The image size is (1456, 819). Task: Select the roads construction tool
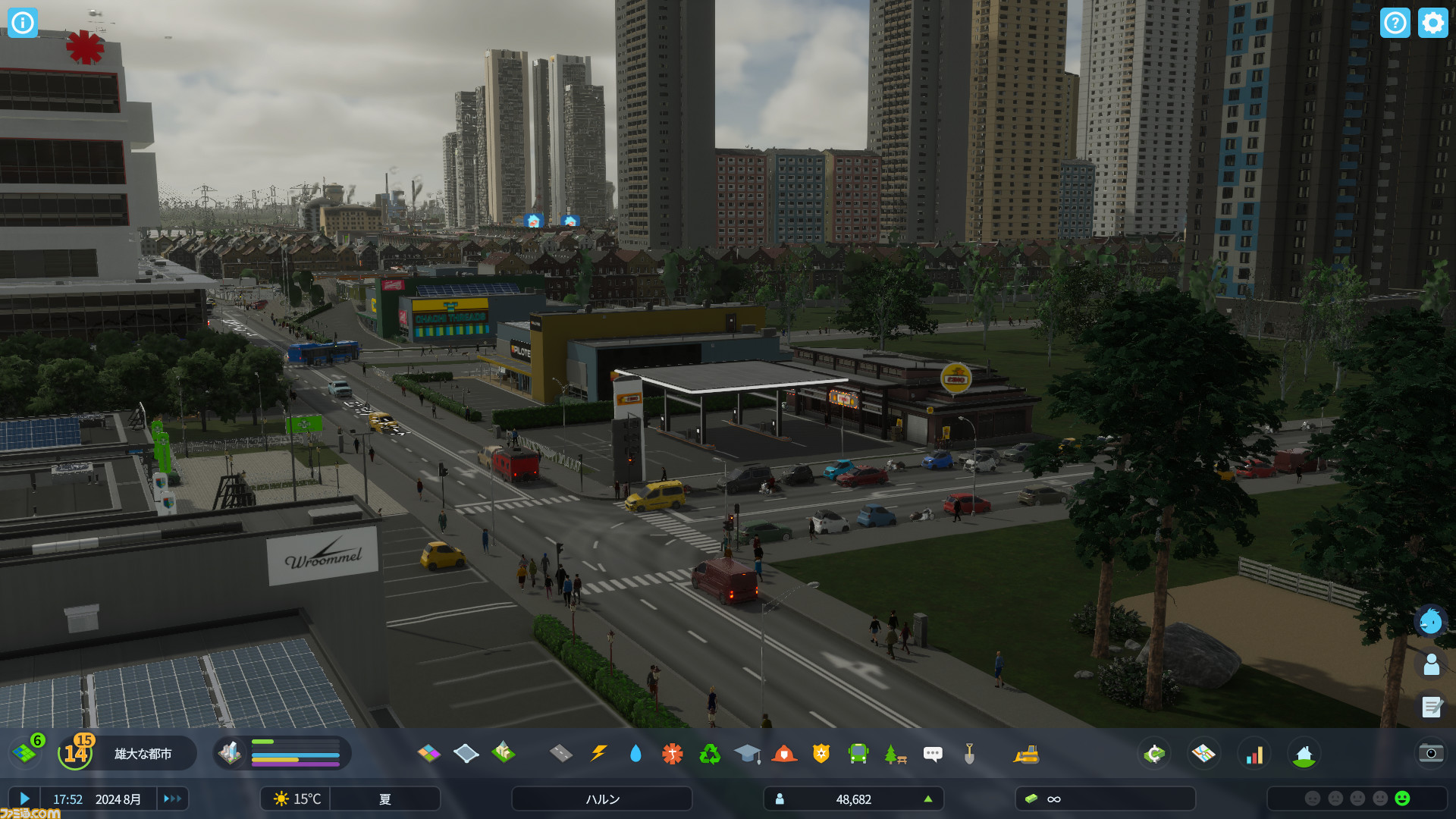coord(561,753)
